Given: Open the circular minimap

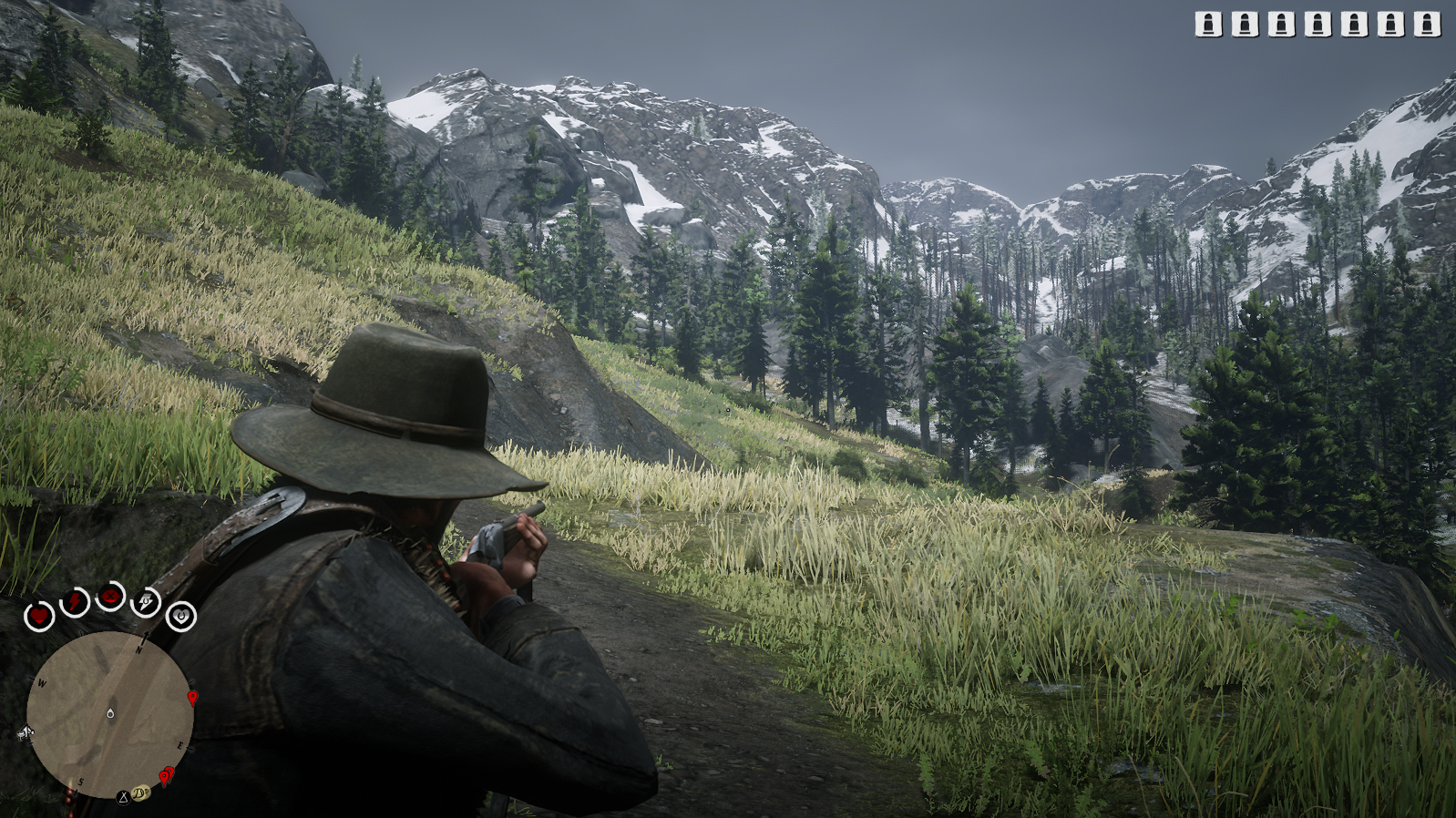Looking at the screenshot, I should (x=109, y=714).
